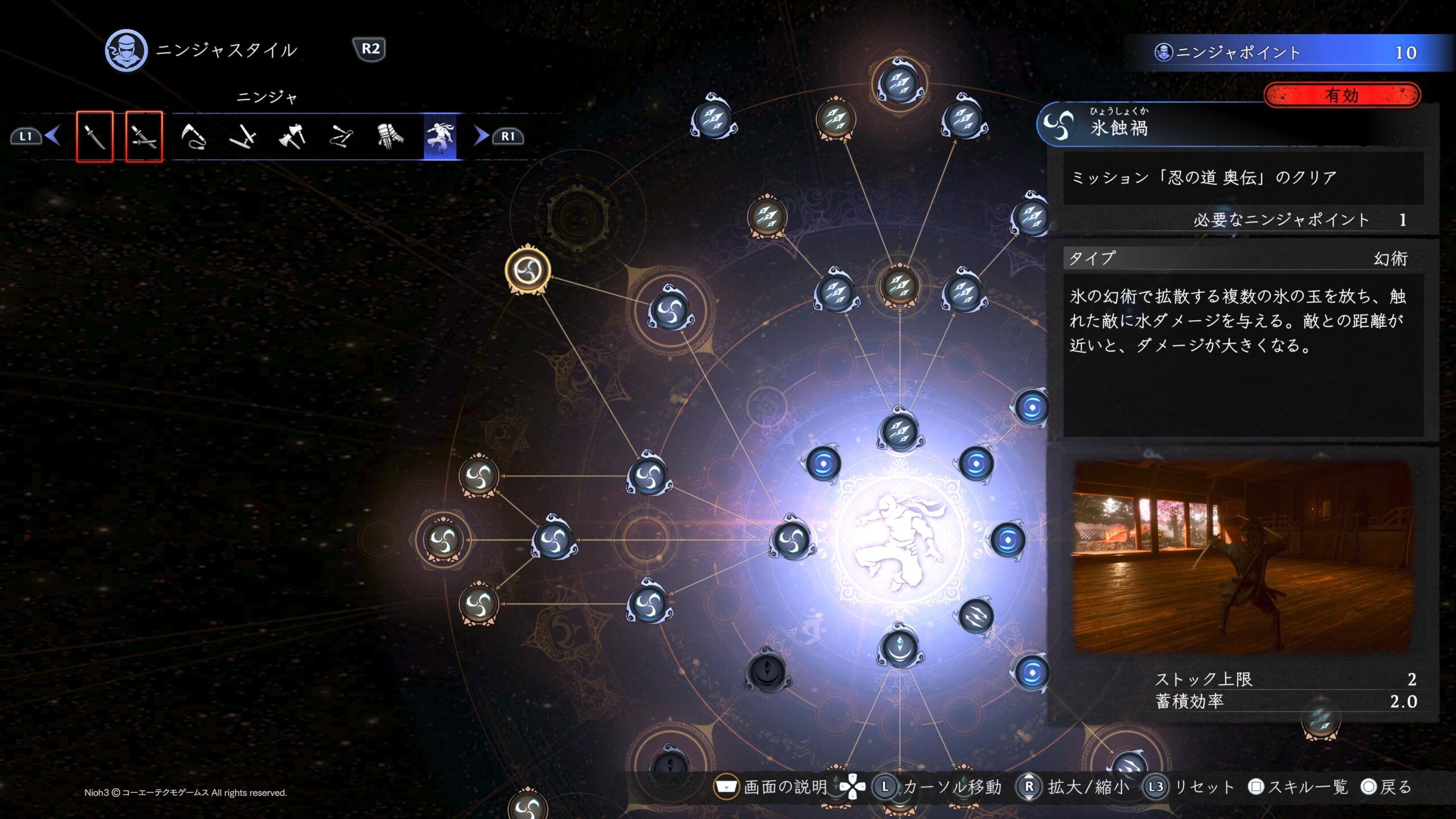The image size is (1456, 819).
Task: Switch to the dual swords weapon tab
Action: [x=144, y=136]
